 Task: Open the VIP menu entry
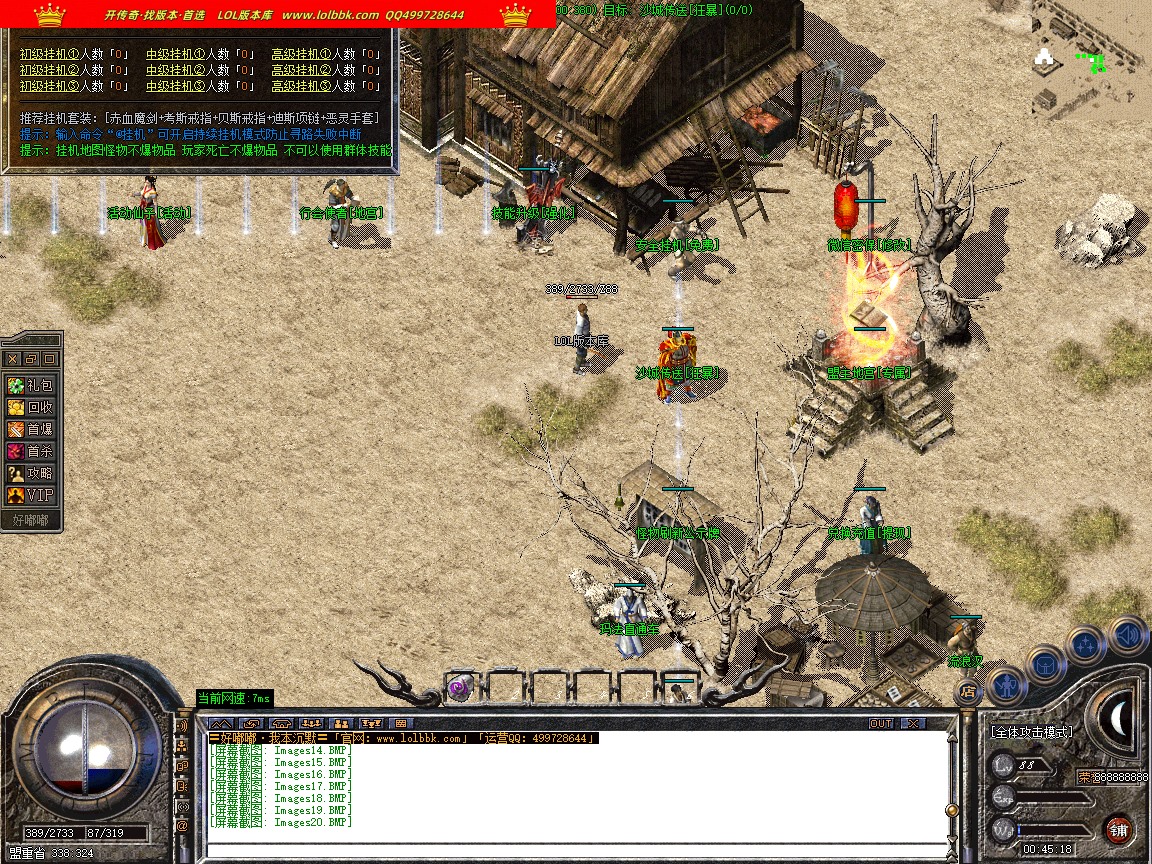(31, 495)
